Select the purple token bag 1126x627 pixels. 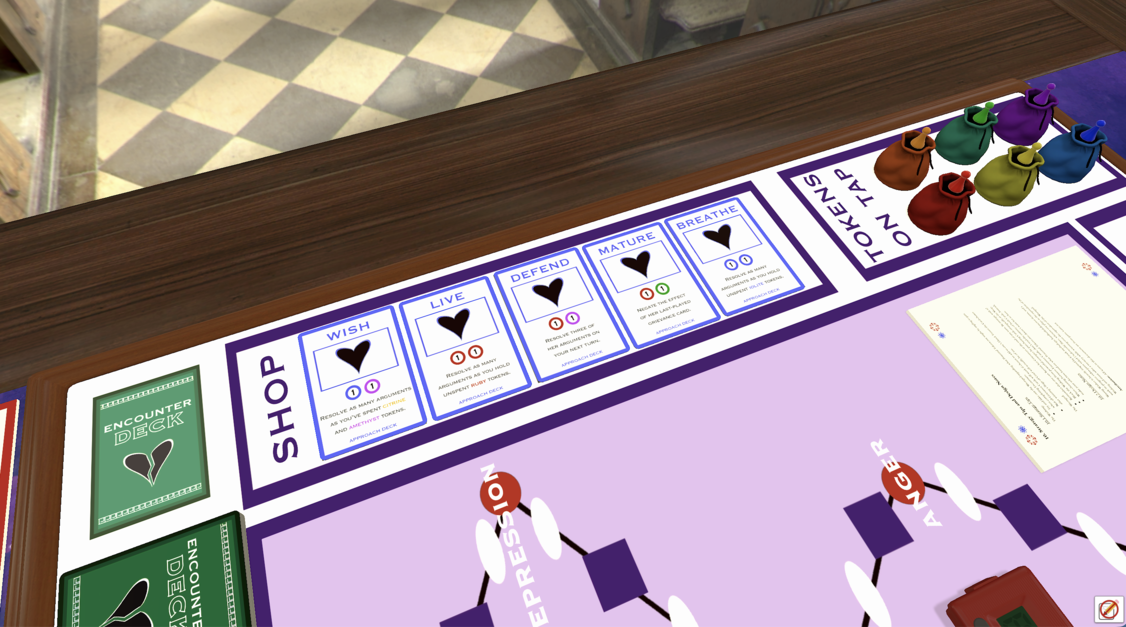point(1025,117)
